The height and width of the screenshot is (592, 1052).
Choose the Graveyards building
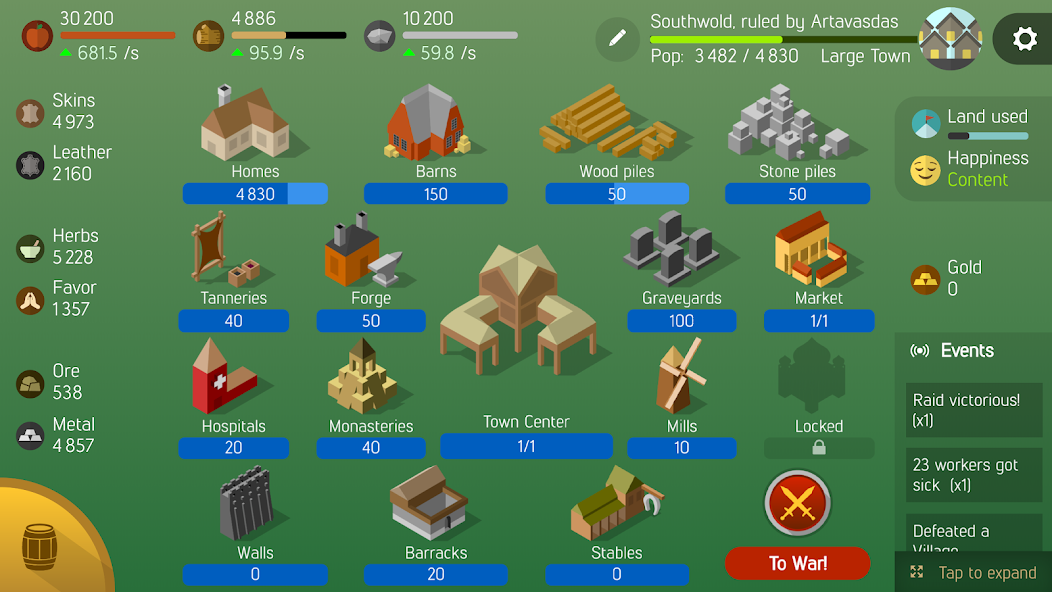coord(673,250)
